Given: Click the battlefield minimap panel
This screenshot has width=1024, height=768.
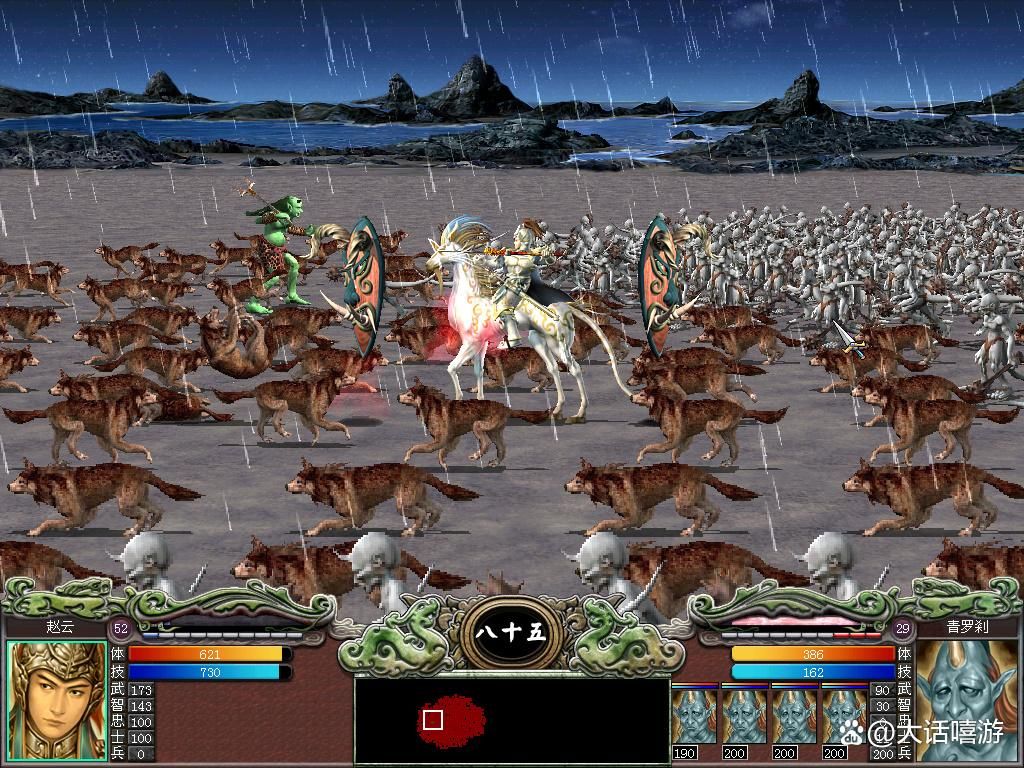Looking at the screenshot, I should [511, 720].
